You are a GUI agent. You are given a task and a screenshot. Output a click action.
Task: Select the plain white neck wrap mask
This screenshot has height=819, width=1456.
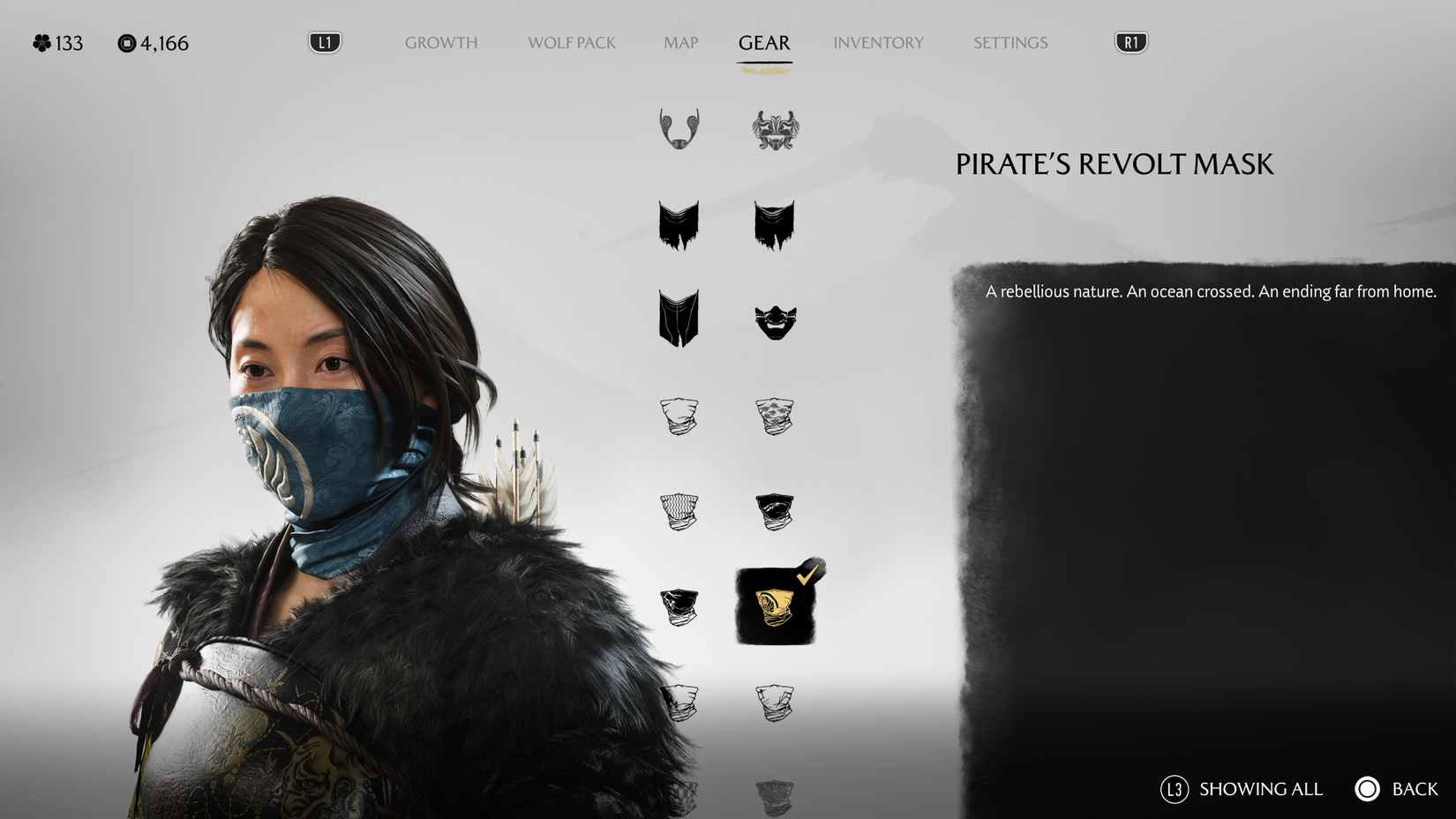click(x=679, y=415)
